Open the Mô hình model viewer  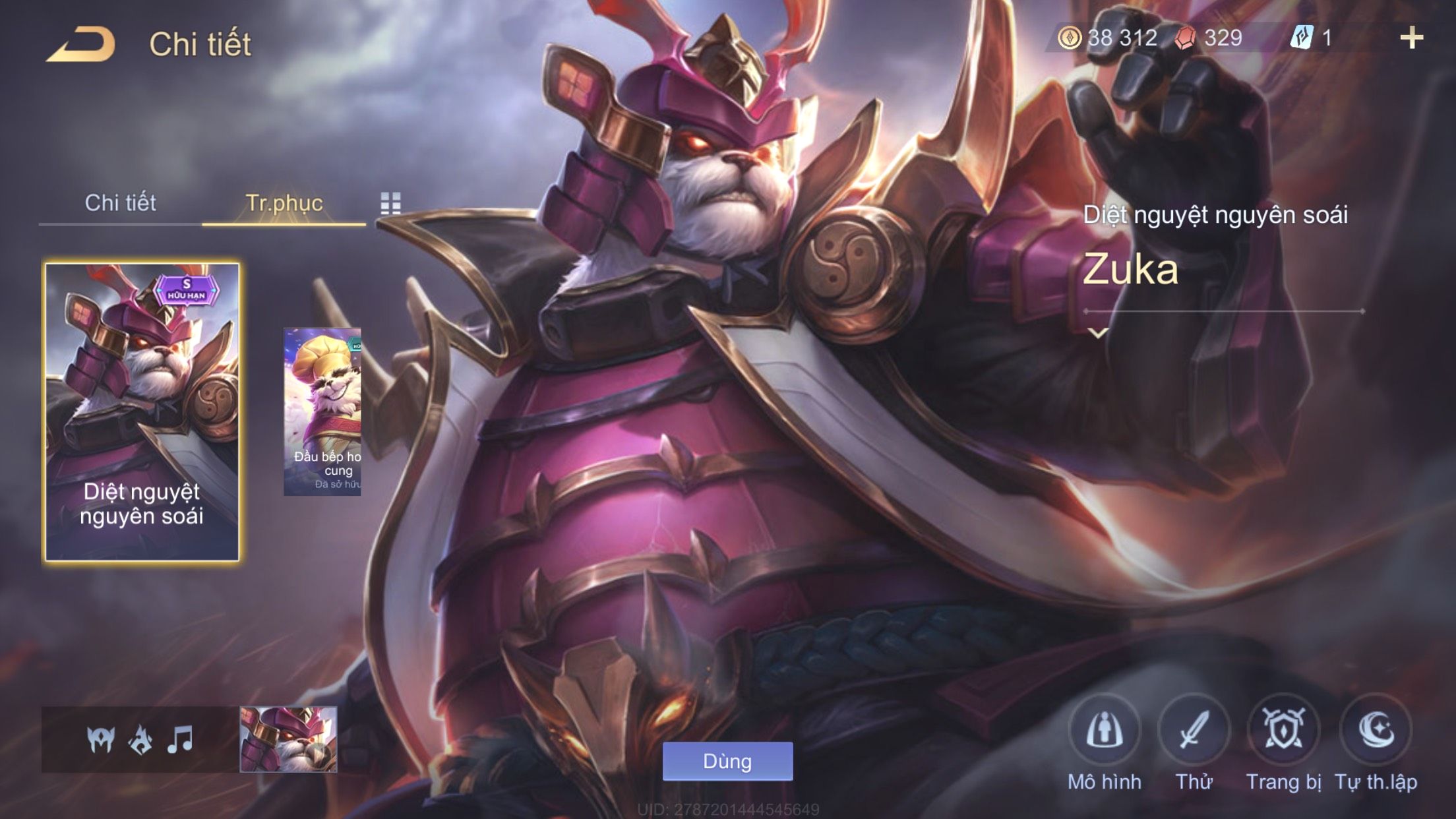[x=1104, y=731]
